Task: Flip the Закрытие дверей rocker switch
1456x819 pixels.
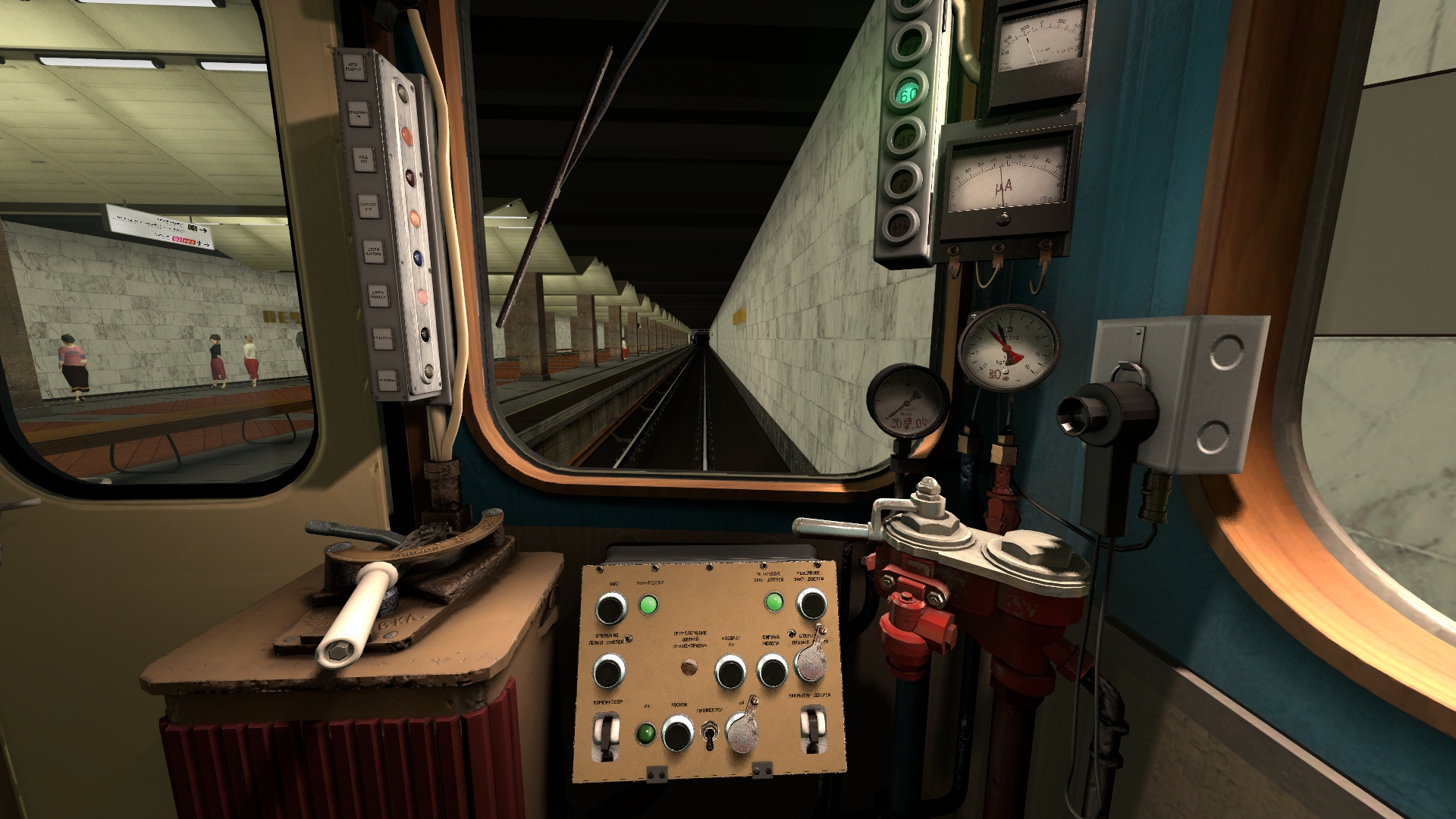Action: click(812, 728)
